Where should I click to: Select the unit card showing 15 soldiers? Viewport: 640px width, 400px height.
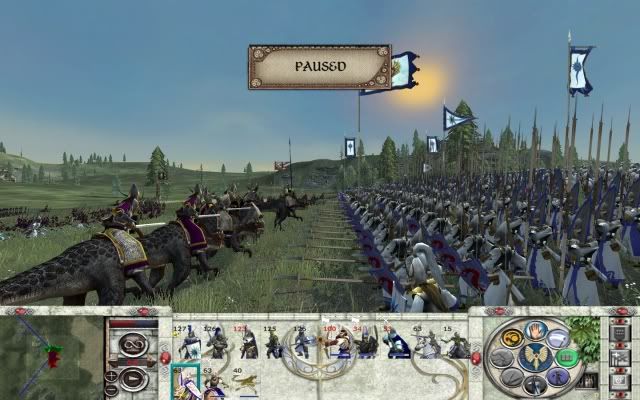coord(456,341)
